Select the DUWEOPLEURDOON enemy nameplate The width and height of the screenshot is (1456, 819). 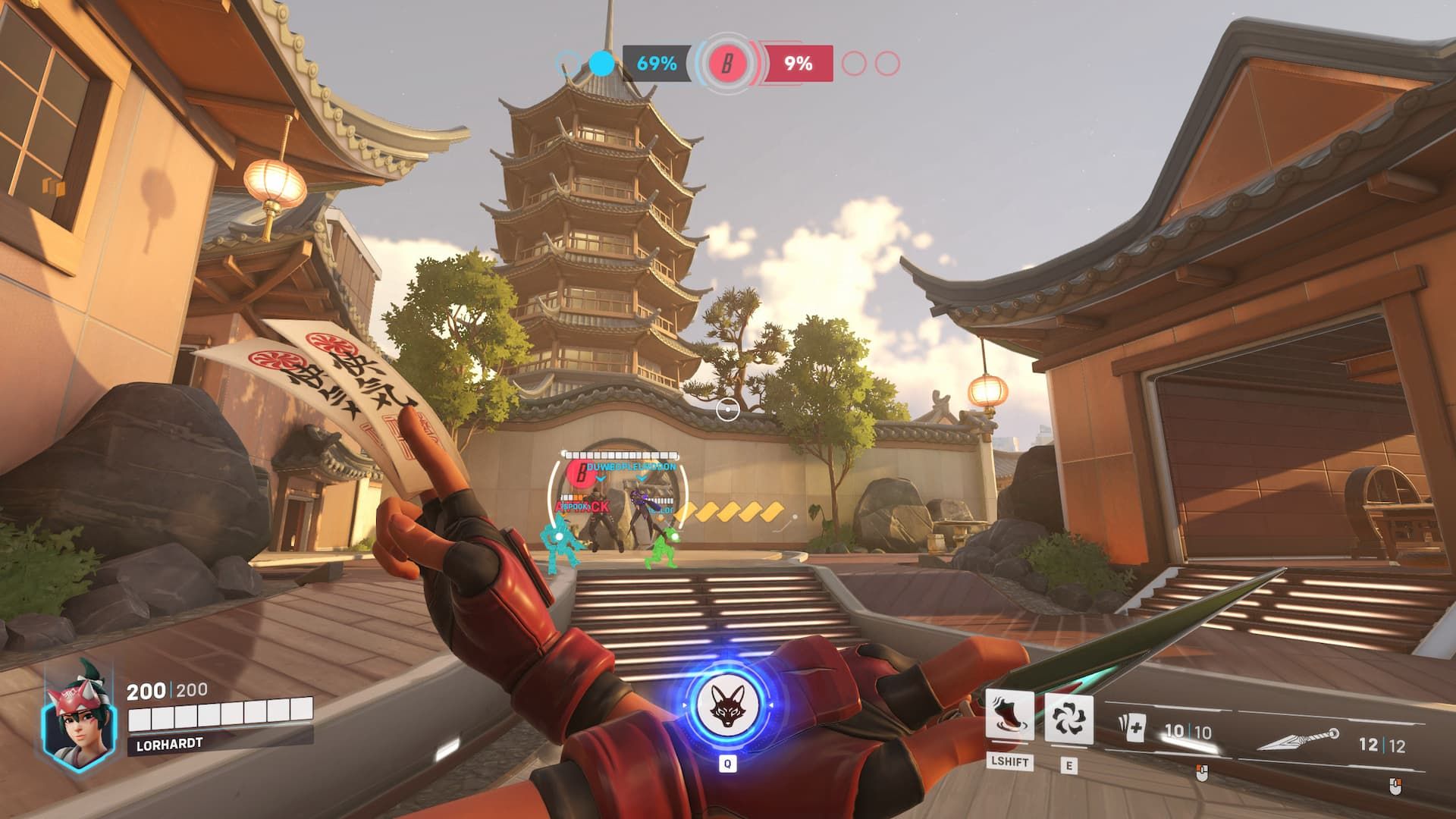632,466
